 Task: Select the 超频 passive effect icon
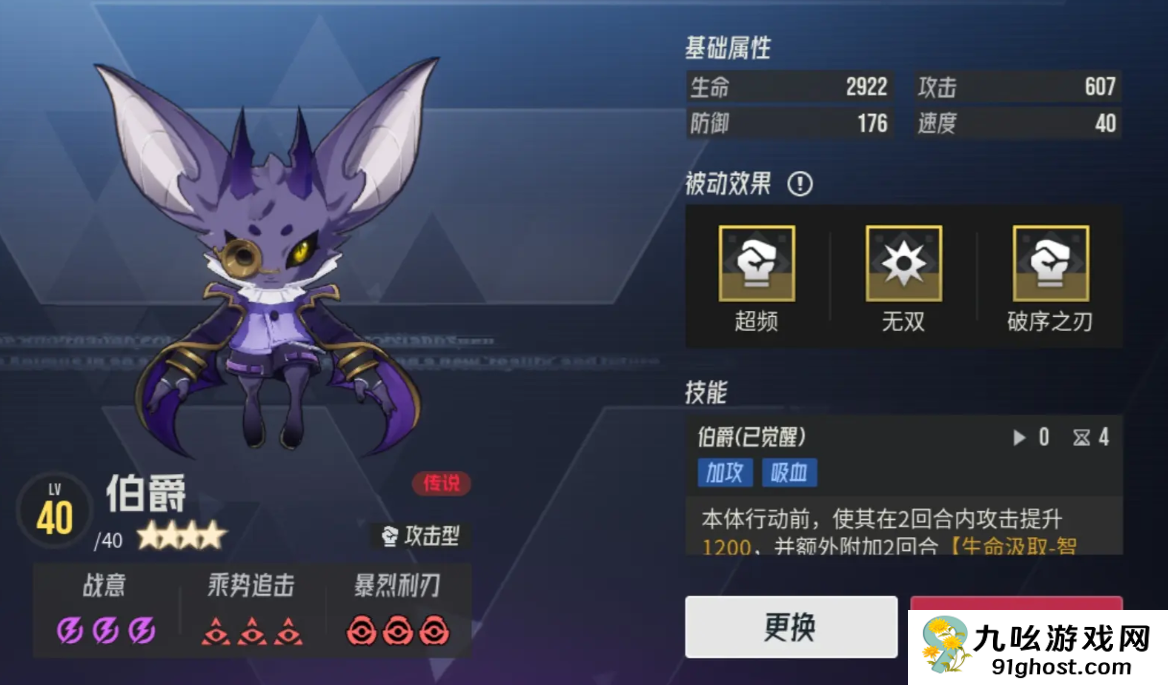tap(756, 263)
